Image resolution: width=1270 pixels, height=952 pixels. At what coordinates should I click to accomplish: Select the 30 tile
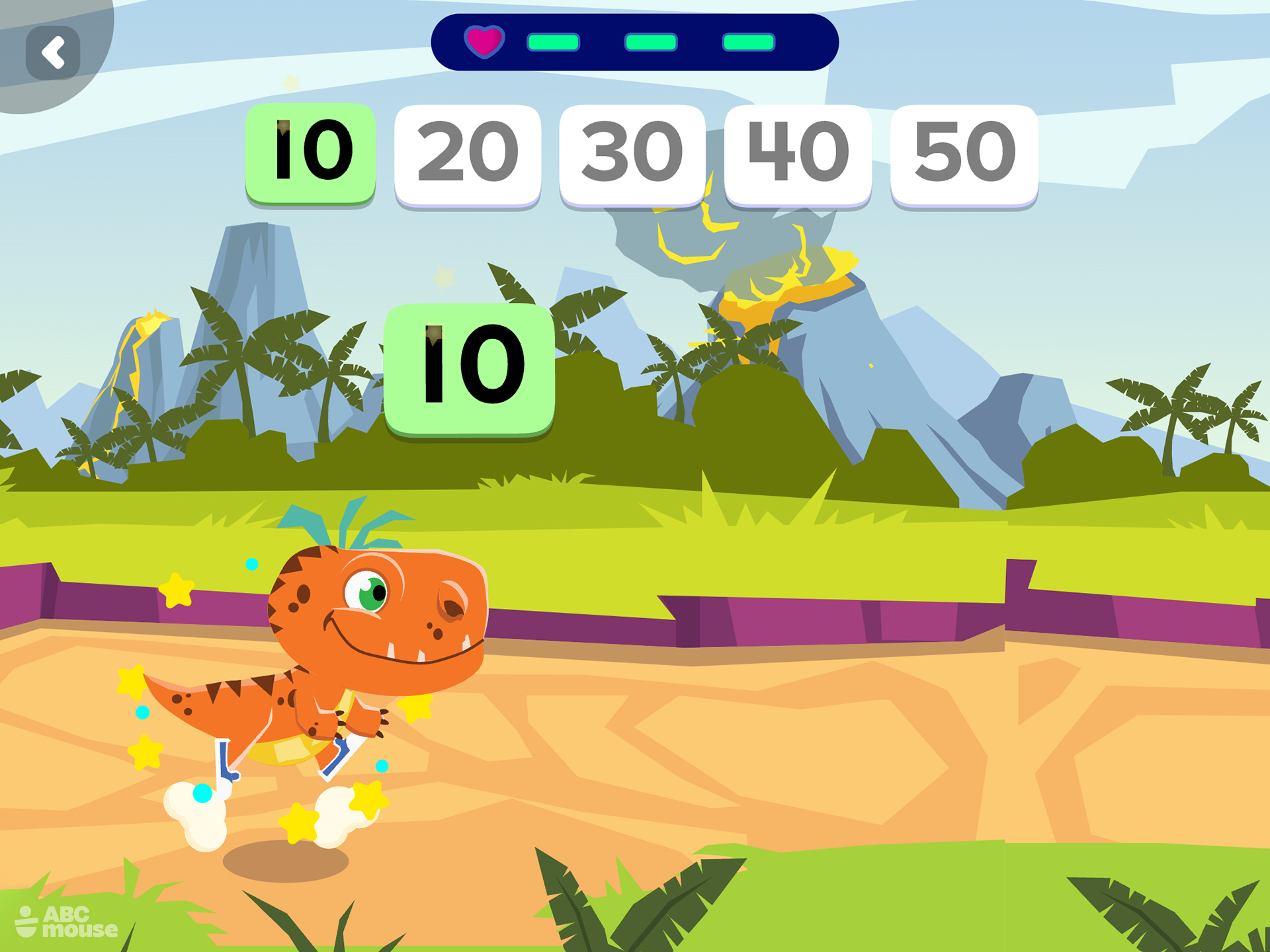pyautogui.click(x=631, y=152)
